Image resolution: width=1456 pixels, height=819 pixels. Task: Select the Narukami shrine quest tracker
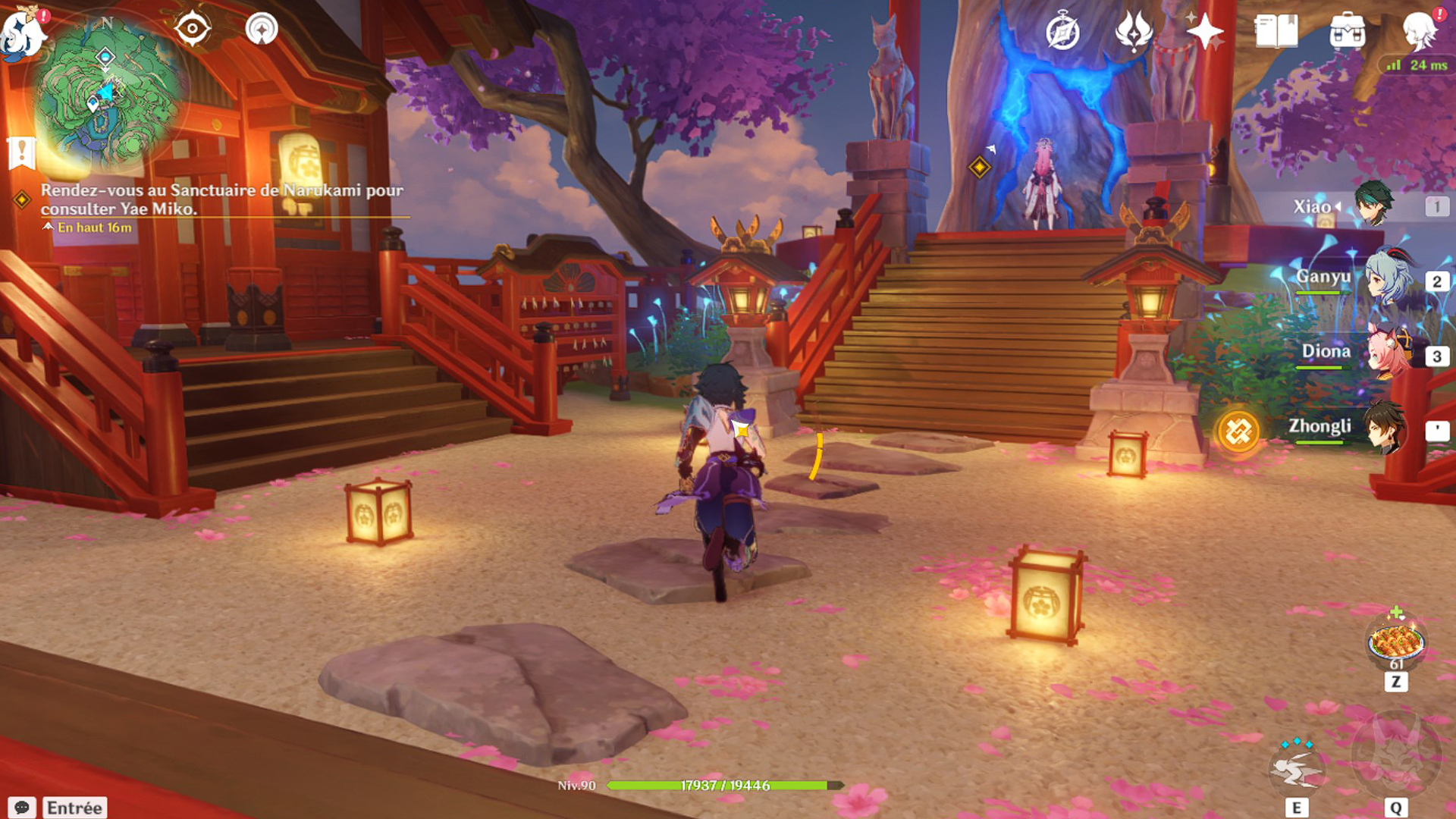tap(220, 199)
